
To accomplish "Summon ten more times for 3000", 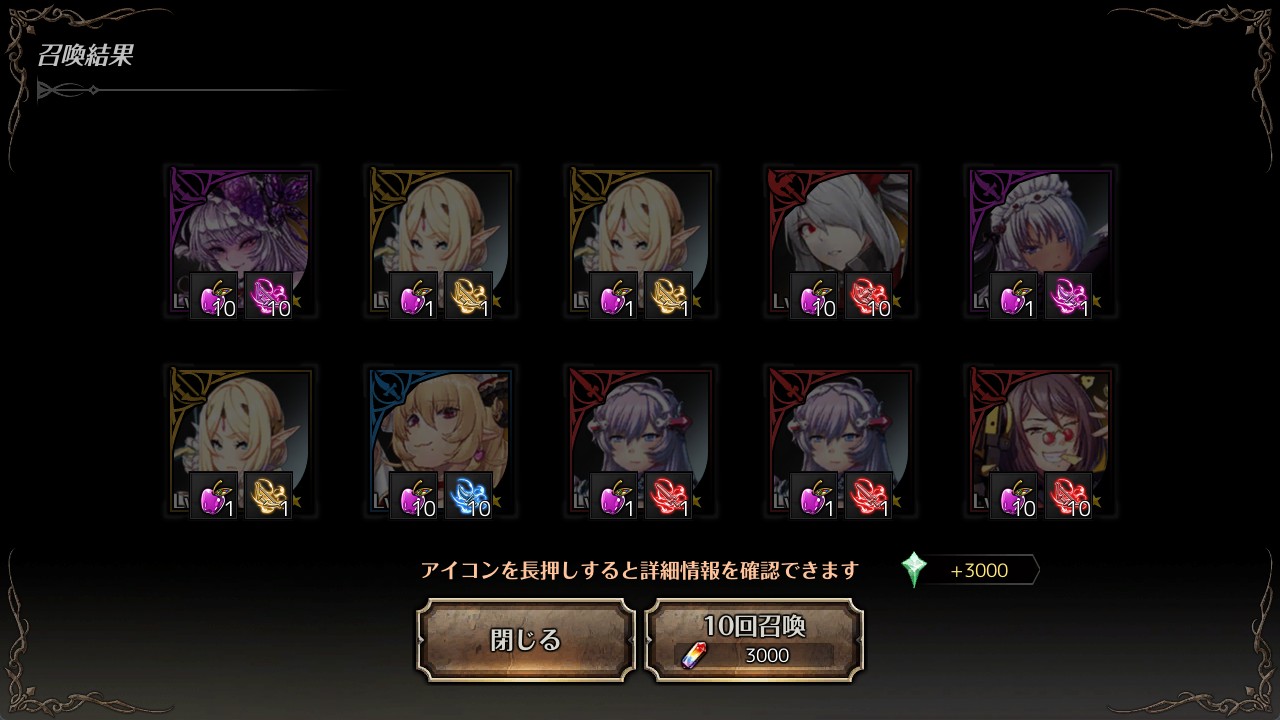I will [x=755, y=640].
